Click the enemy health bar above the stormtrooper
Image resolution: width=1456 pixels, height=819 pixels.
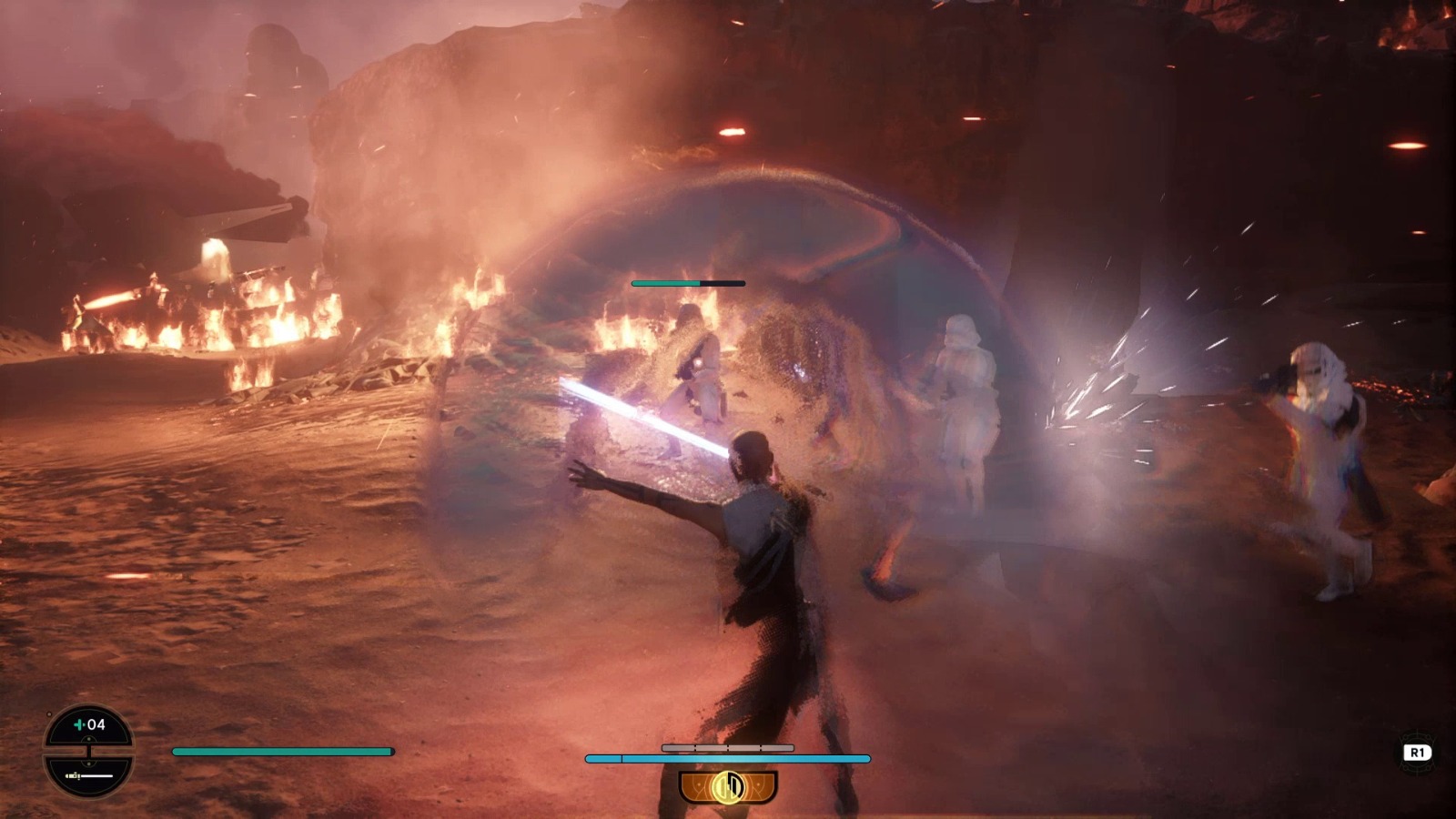(686, 283)
